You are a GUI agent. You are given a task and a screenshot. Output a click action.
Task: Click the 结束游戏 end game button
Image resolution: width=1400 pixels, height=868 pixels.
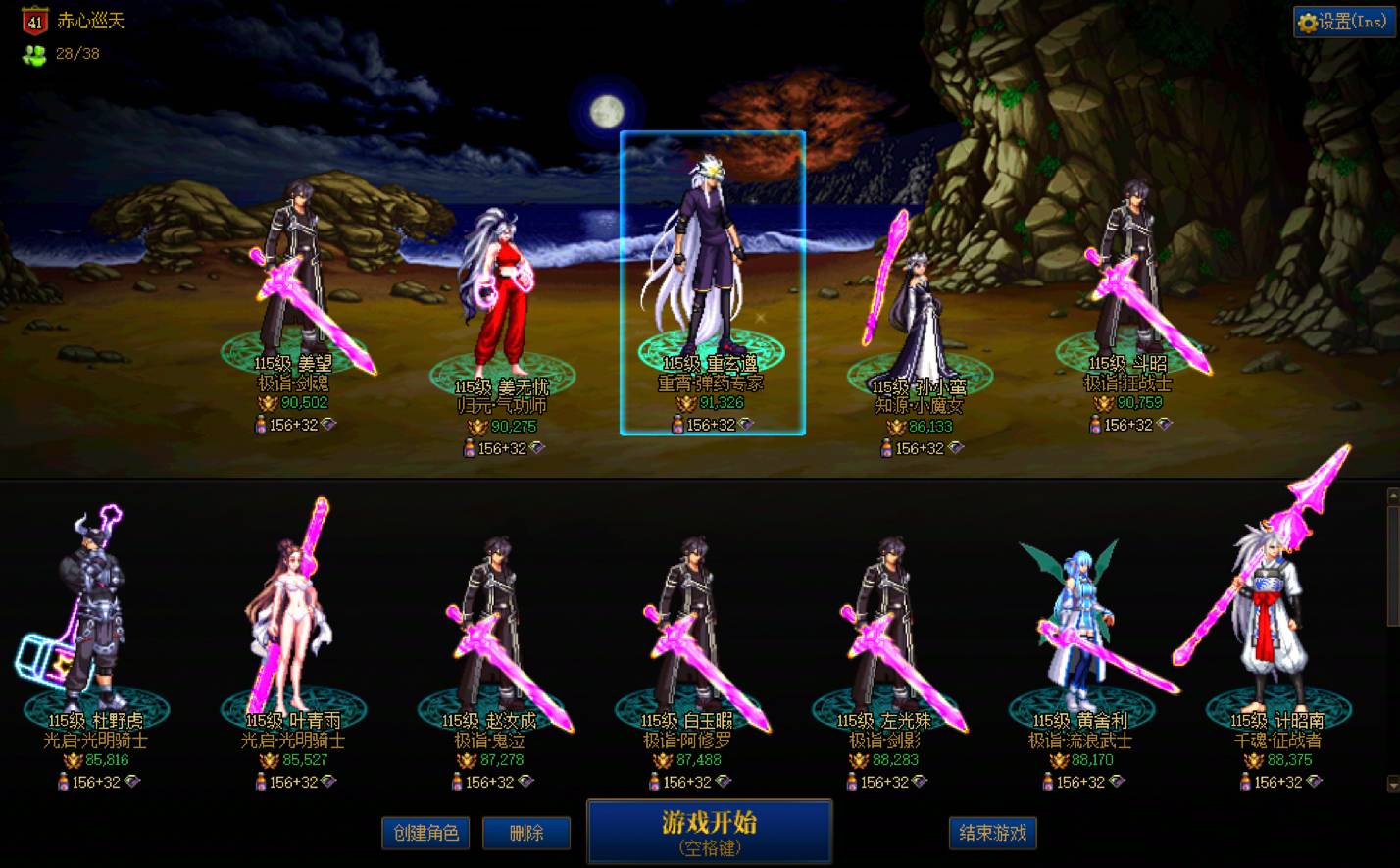992,833
